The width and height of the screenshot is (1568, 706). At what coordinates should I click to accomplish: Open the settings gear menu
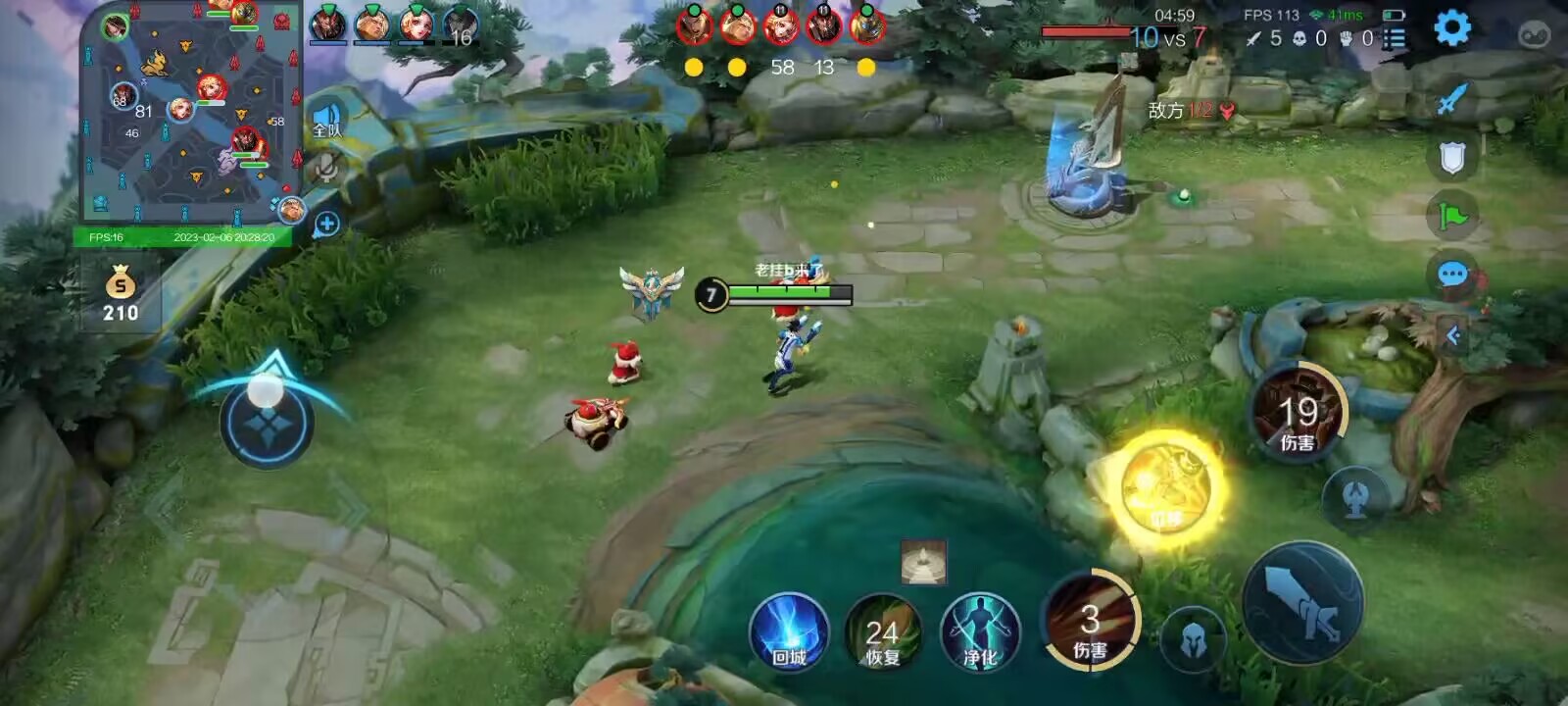click(x=1451, y=28)
